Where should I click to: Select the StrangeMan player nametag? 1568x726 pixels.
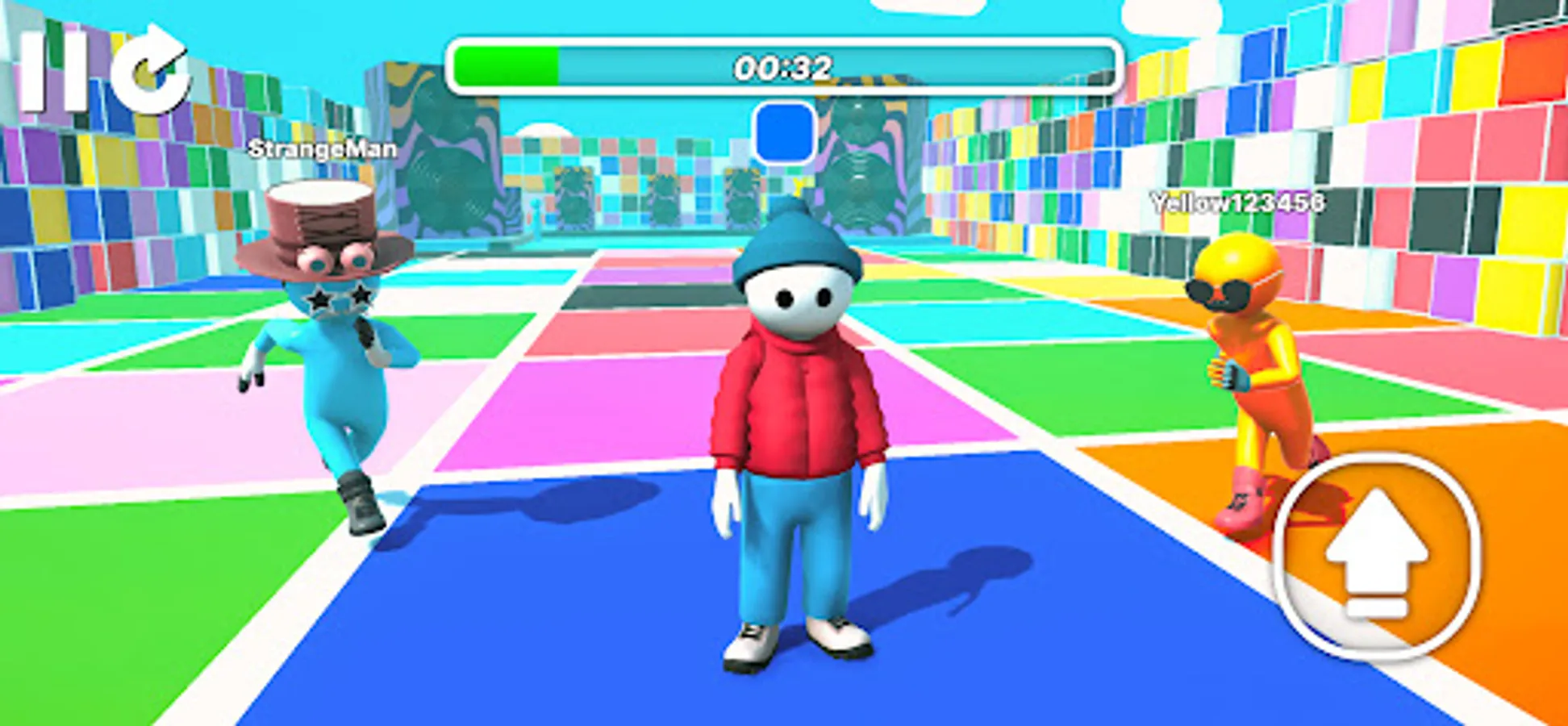(323, 149)
